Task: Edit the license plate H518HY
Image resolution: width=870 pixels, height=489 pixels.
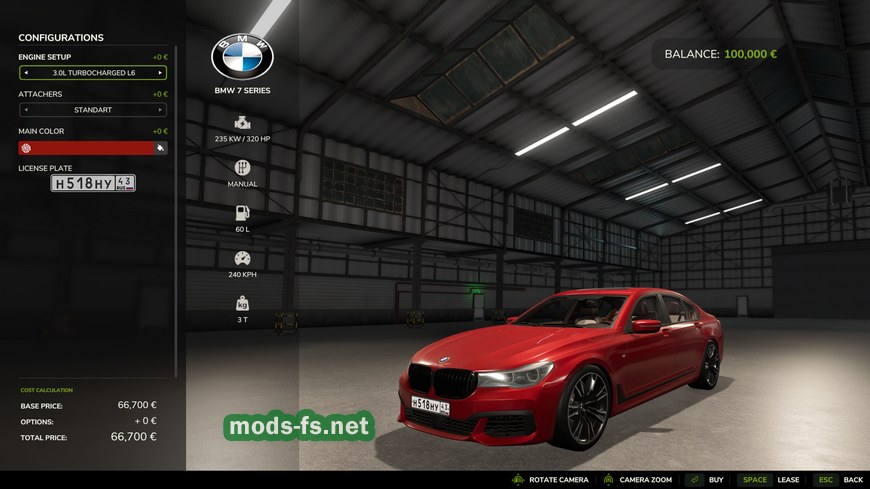Action: [x=93, y=183]
